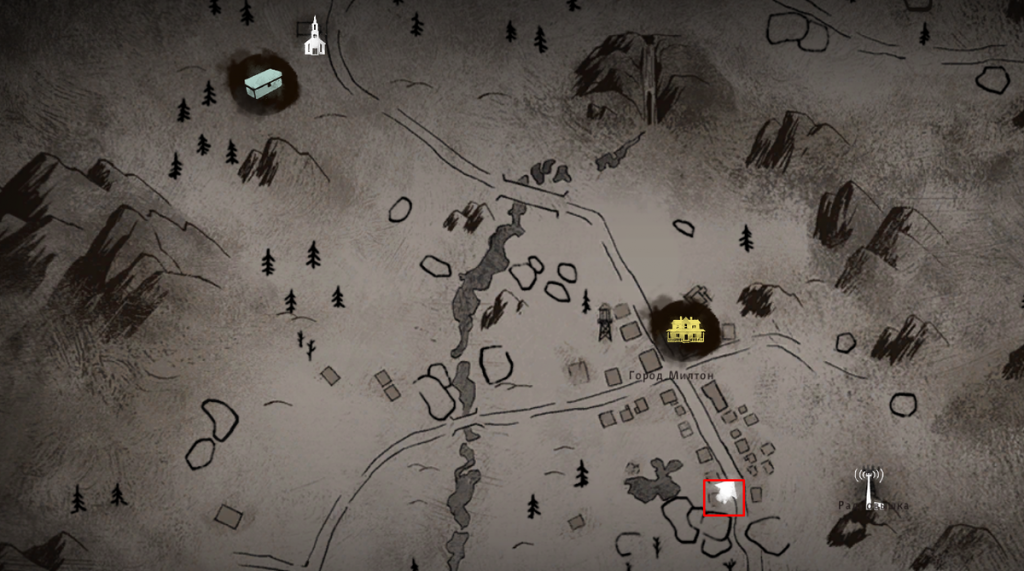Click the radio tower map marker
The height and width of the screenshot is (571, 1024).
[x=868, y=485]
